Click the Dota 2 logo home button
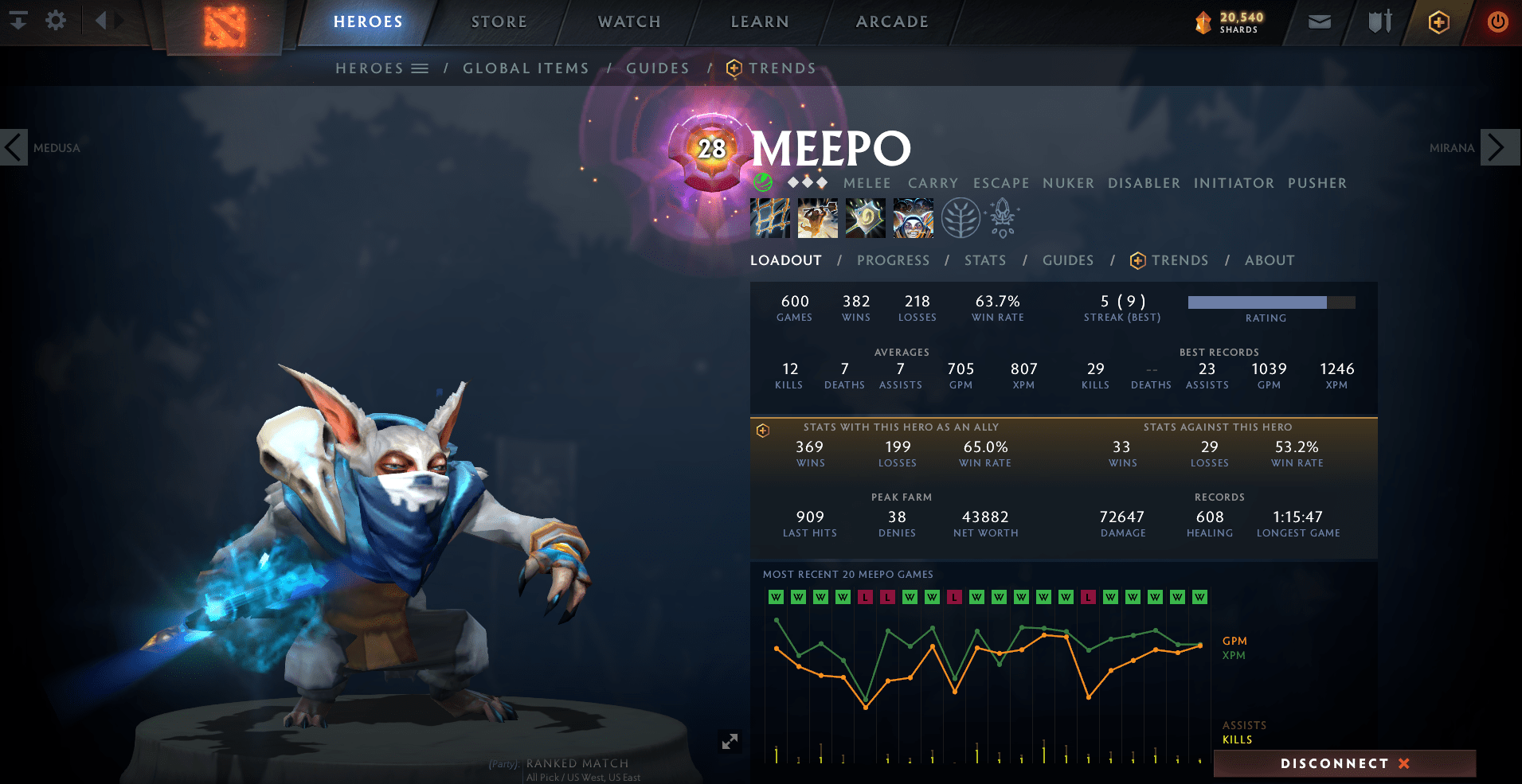Screen dimensions: 1522x784 pyautogui.click(x=225, y=25)
